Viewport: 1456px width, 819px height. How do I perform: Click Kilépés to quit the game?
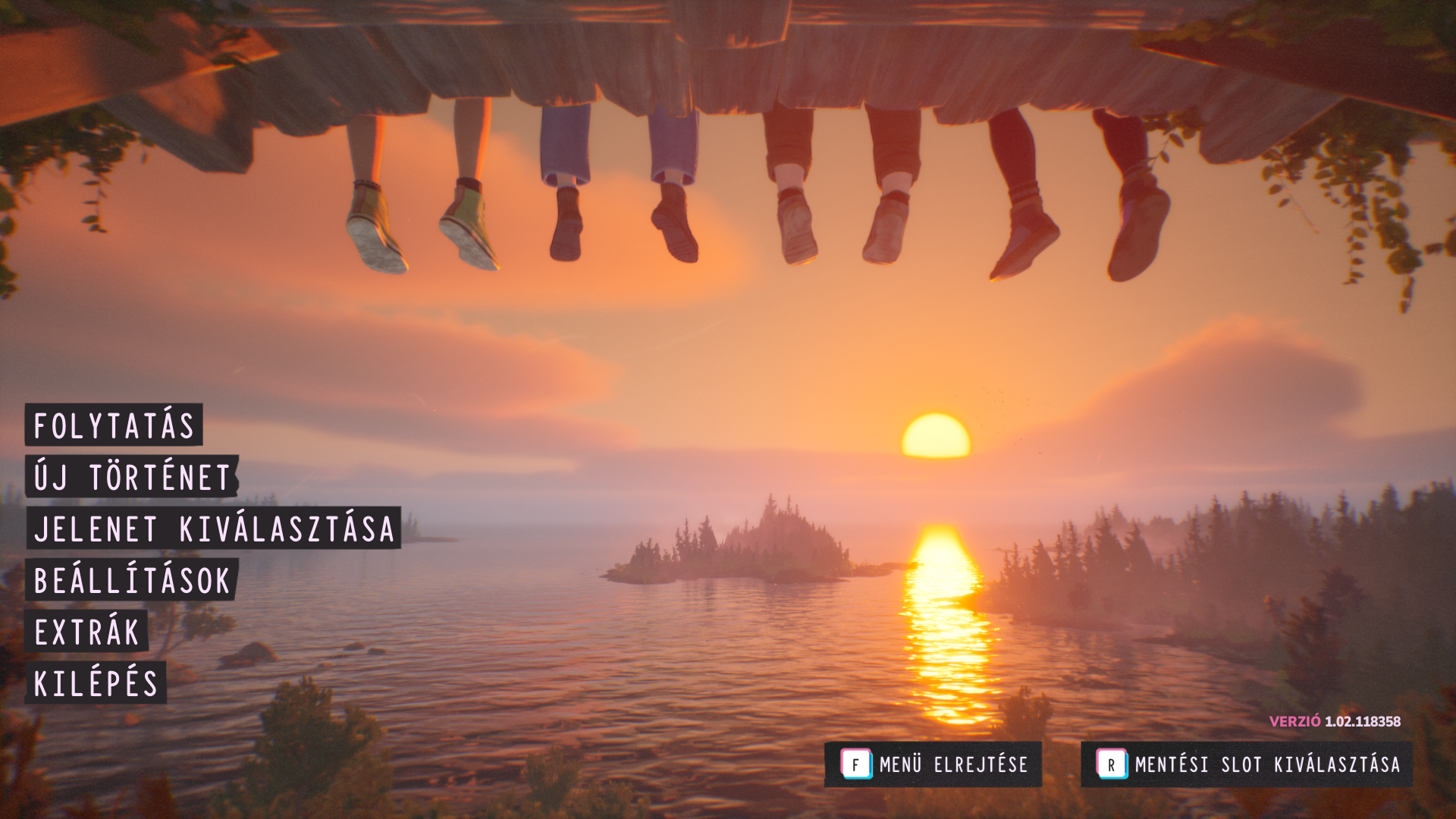pos(96,683)
